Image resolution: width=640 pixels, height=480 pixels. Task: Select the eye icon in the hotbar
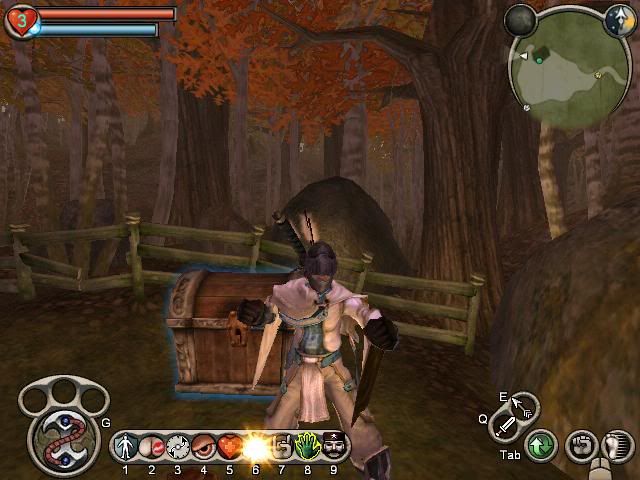[x=203, y=446]
